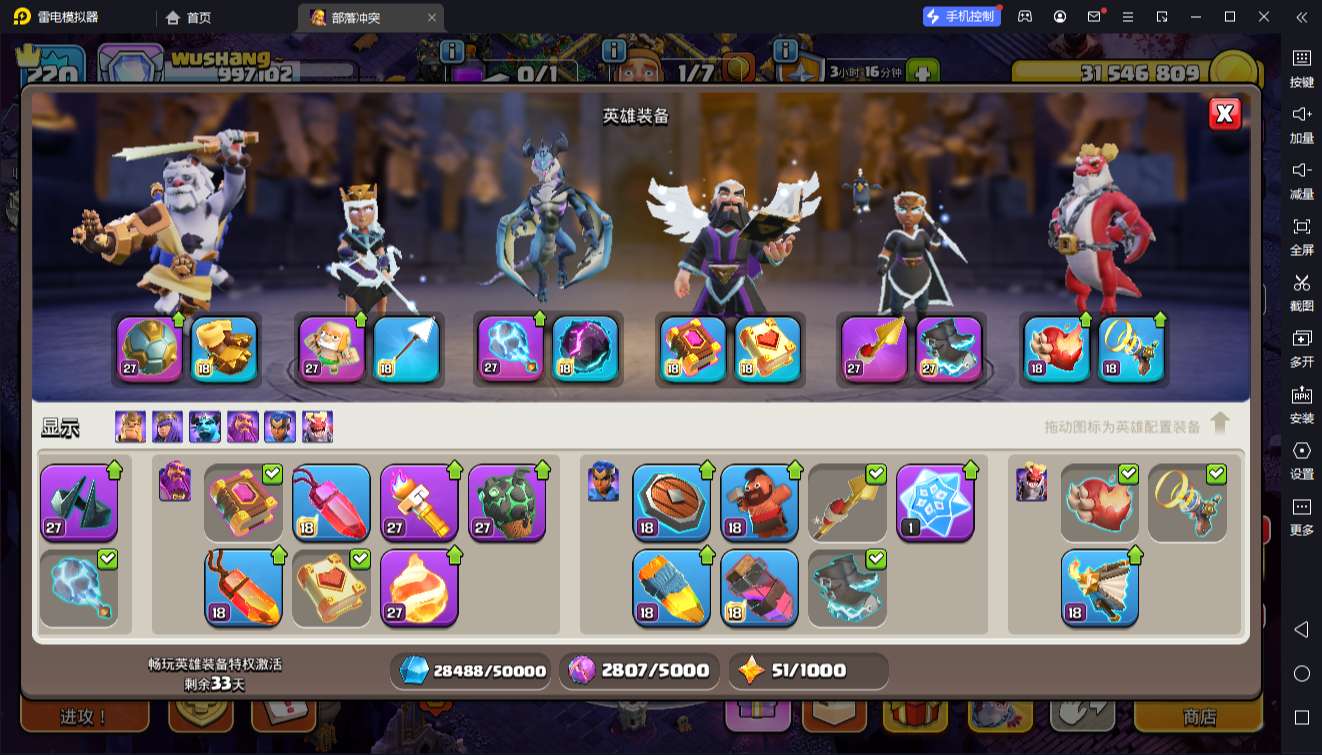Filter equipment by Barbarian King icon
Image resolution: width=1322 pixels, height=755 pixels.
coord(130,427)
